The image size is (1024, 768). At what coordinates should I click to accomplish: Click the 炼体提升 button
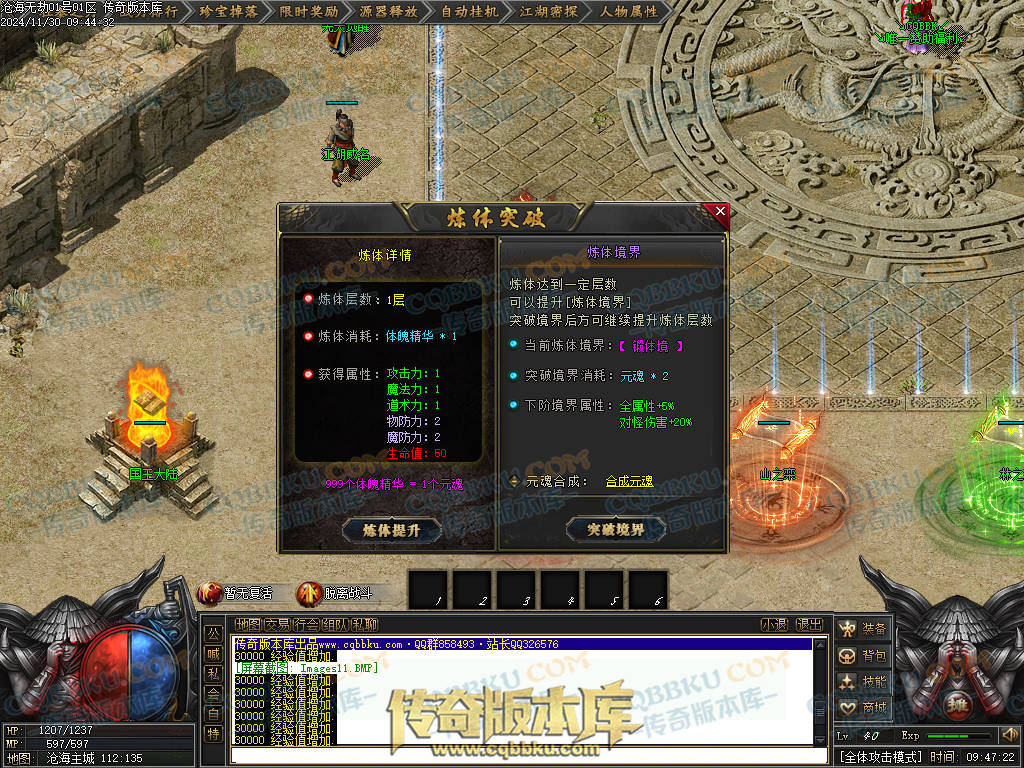coord(391,530)
